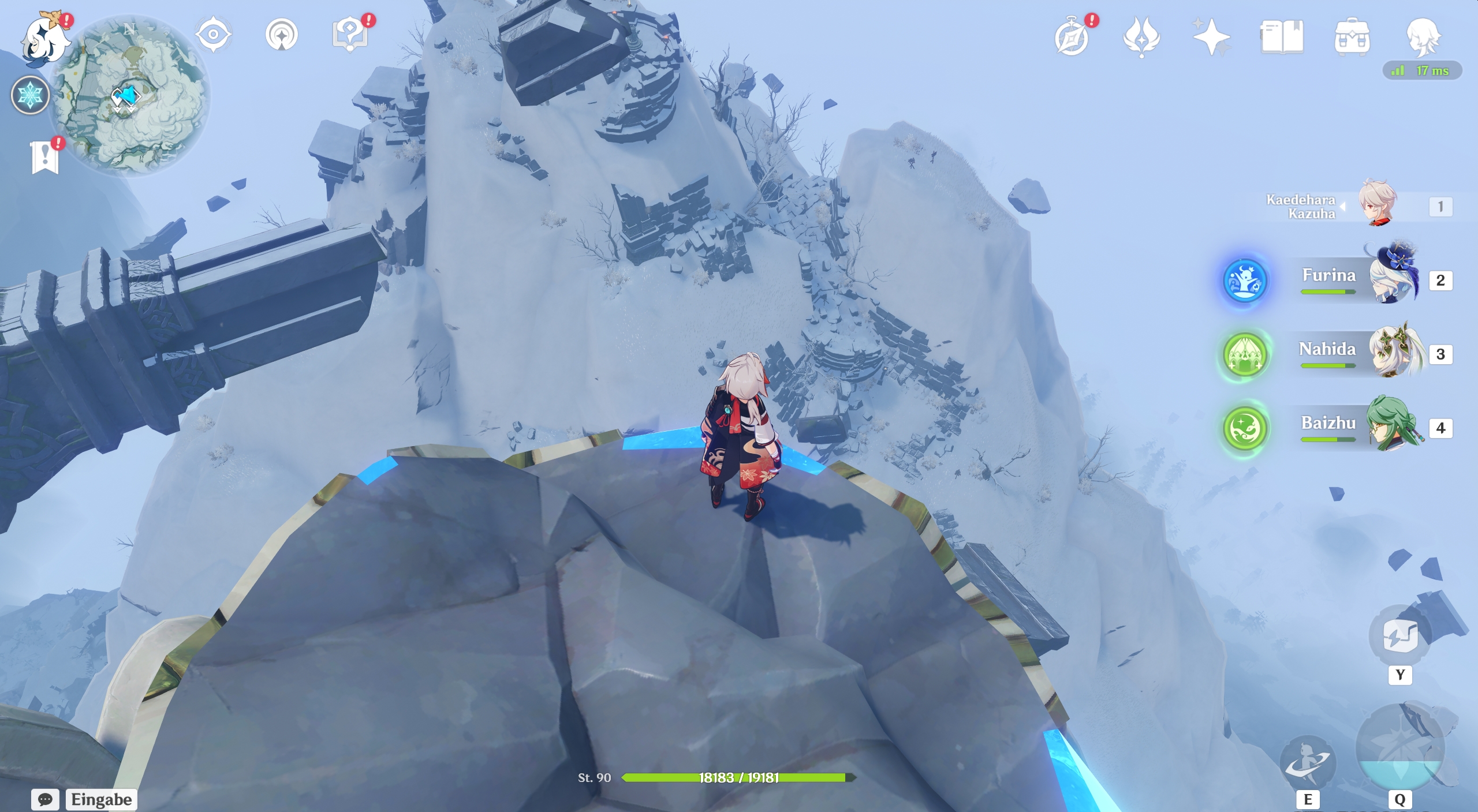Expand the quest banner flag
The height and width of the screenshot is (812, 1478).
[45, 157]
